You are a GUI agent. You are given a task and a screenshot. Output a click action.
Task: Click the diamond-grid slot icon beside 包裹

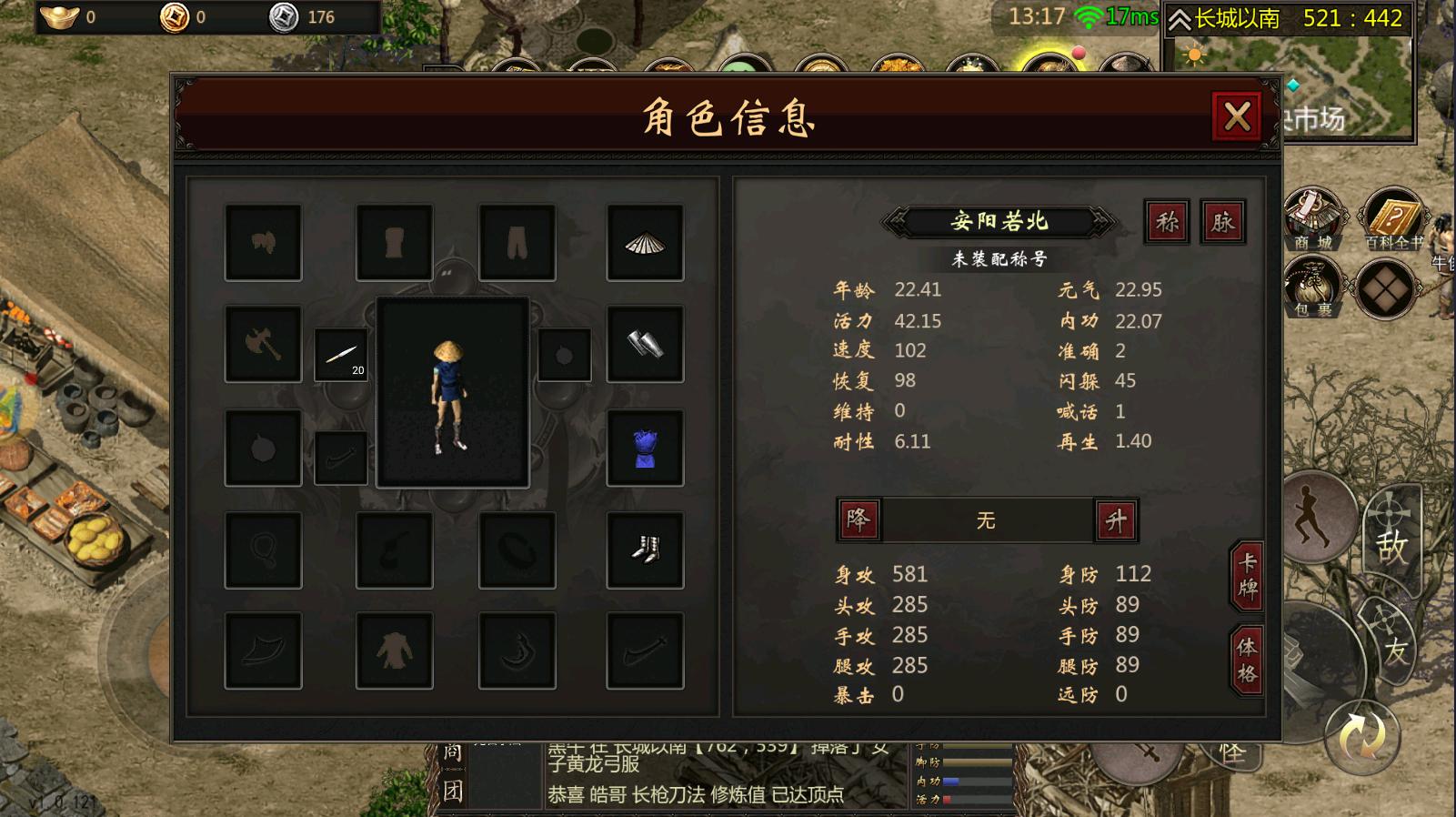coord(1386,291)
